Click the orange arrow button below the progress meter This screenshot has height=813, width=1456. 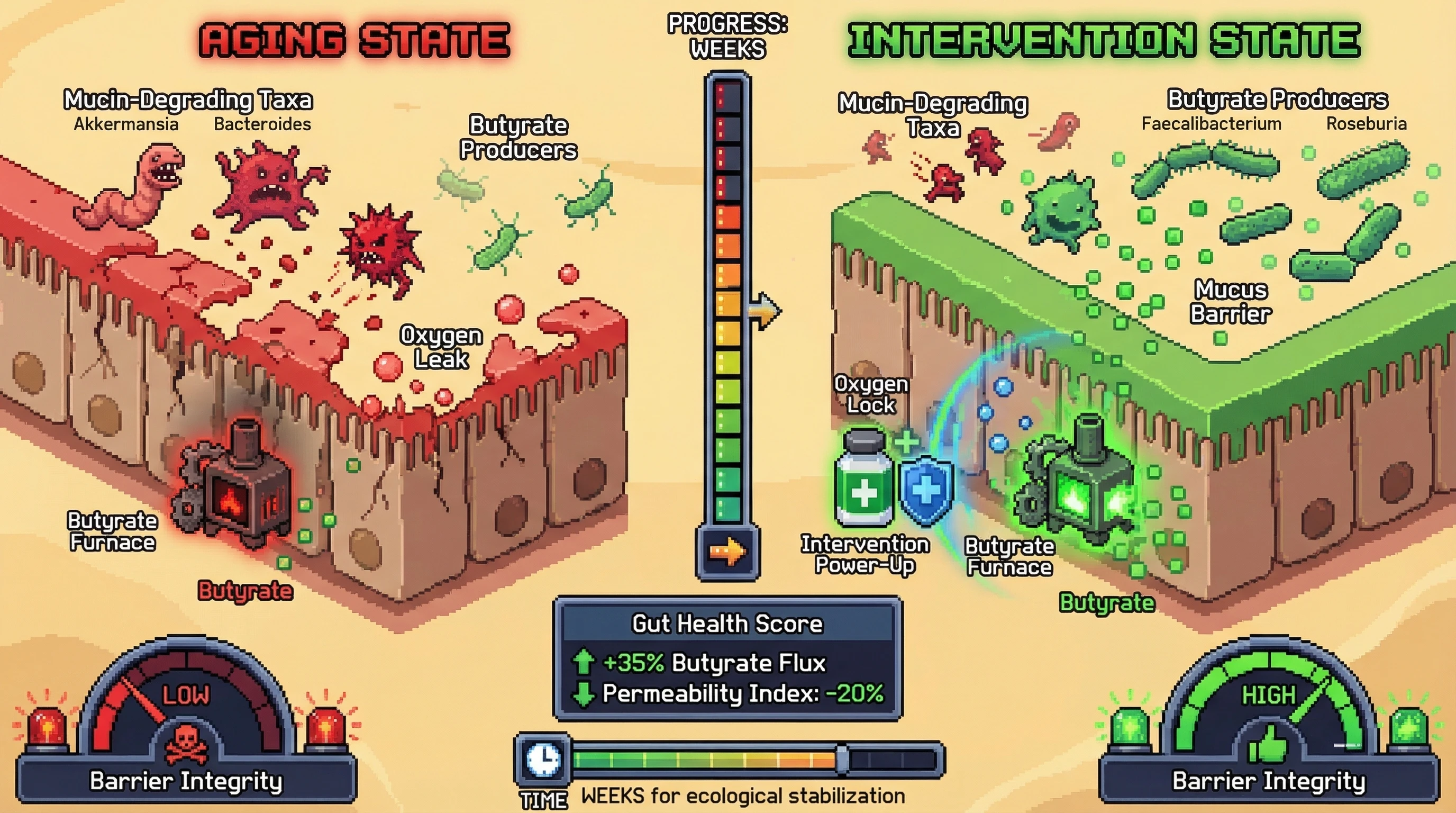727,551
